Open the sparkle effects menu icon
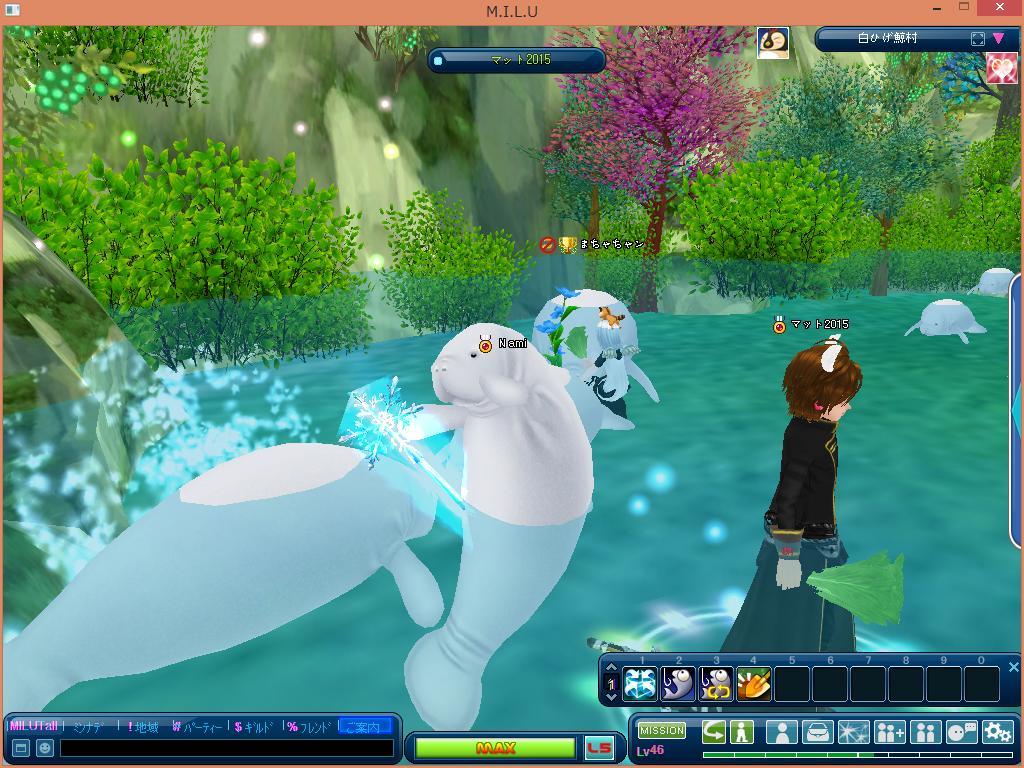1024x768 pixels. click(x=853, y=732)
